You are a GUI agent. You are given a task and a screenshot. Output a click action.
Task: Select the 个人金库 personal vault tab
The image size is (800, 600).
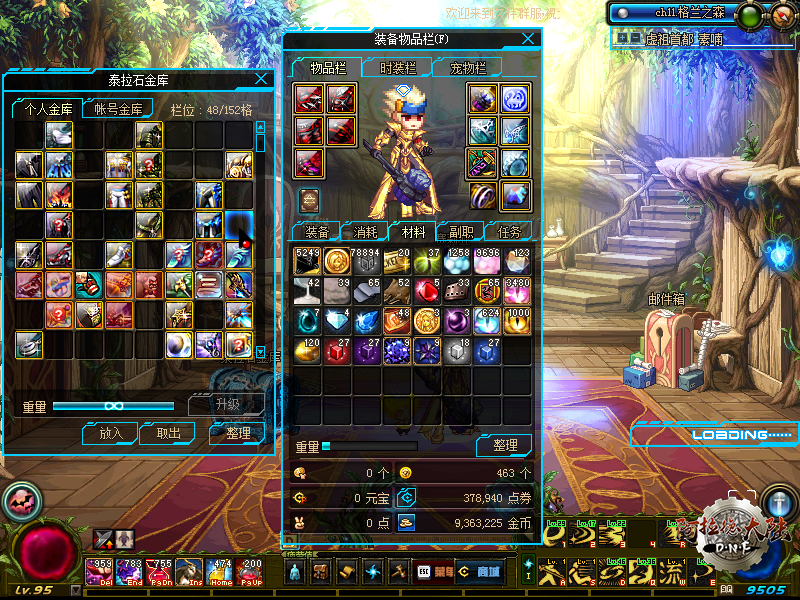45,109
